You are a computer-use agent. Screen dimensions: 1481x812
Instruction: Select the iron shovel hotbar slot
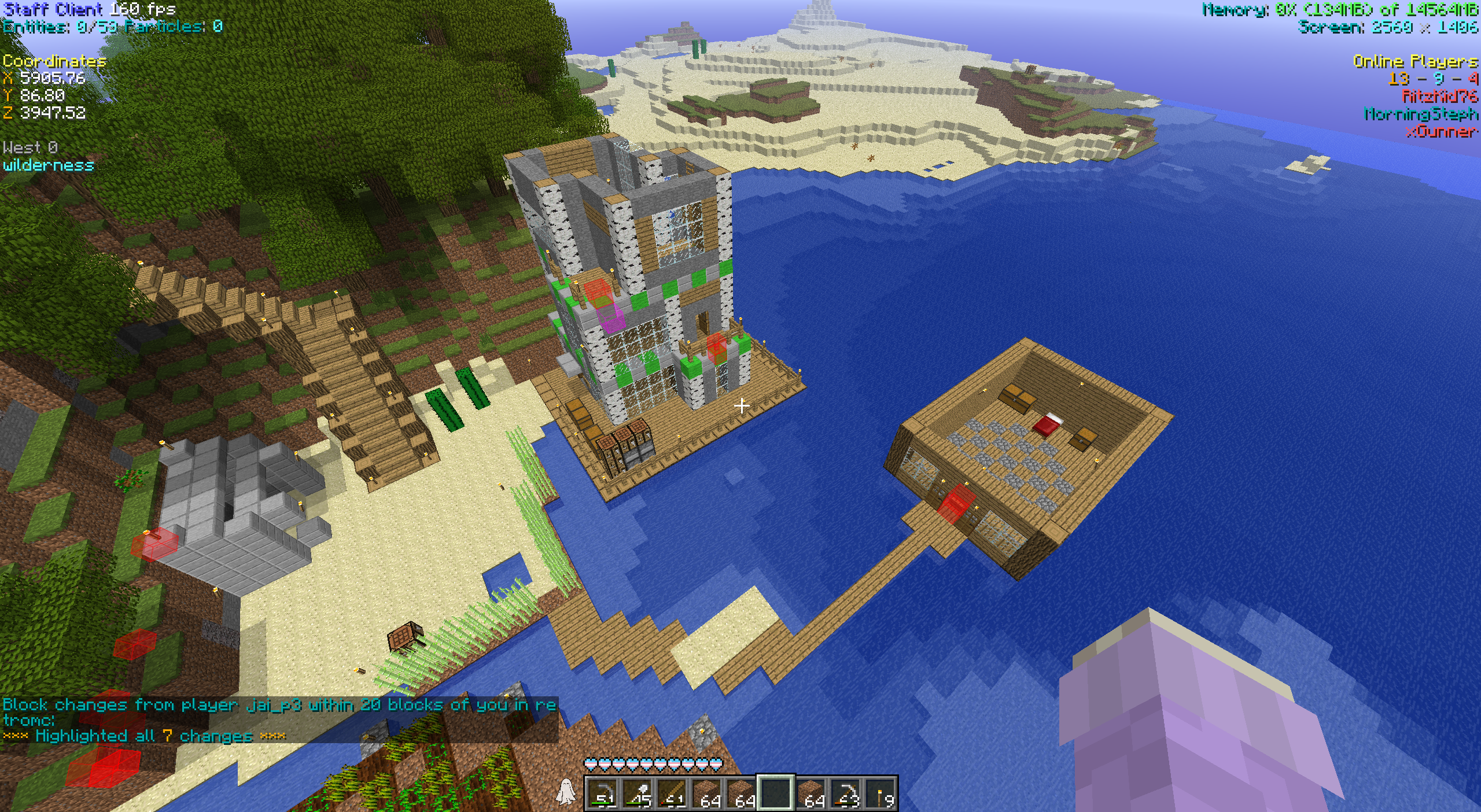pos(637,793)
